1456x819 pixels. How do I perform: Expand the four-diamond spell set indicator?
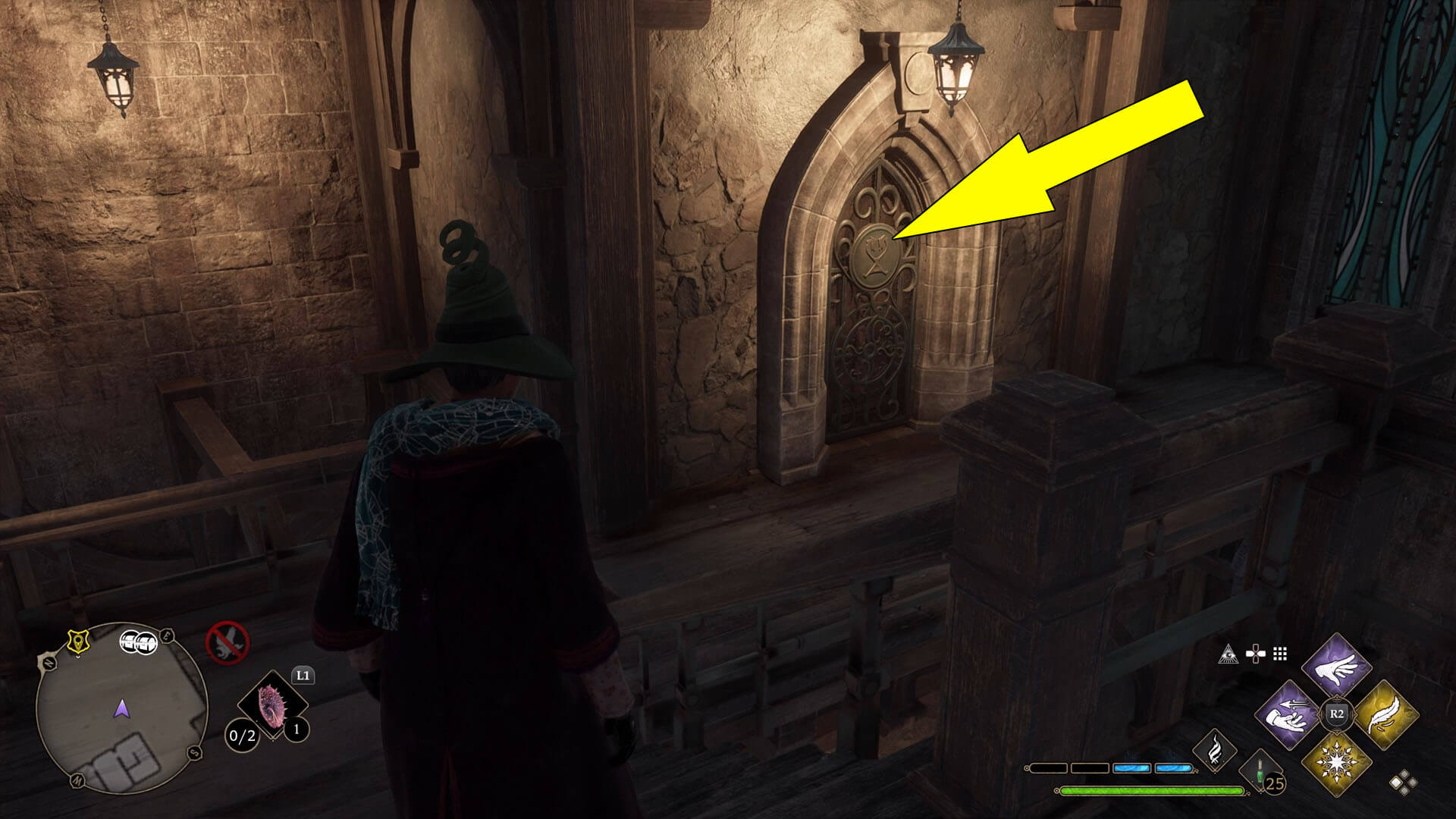tap(1403, 782)
